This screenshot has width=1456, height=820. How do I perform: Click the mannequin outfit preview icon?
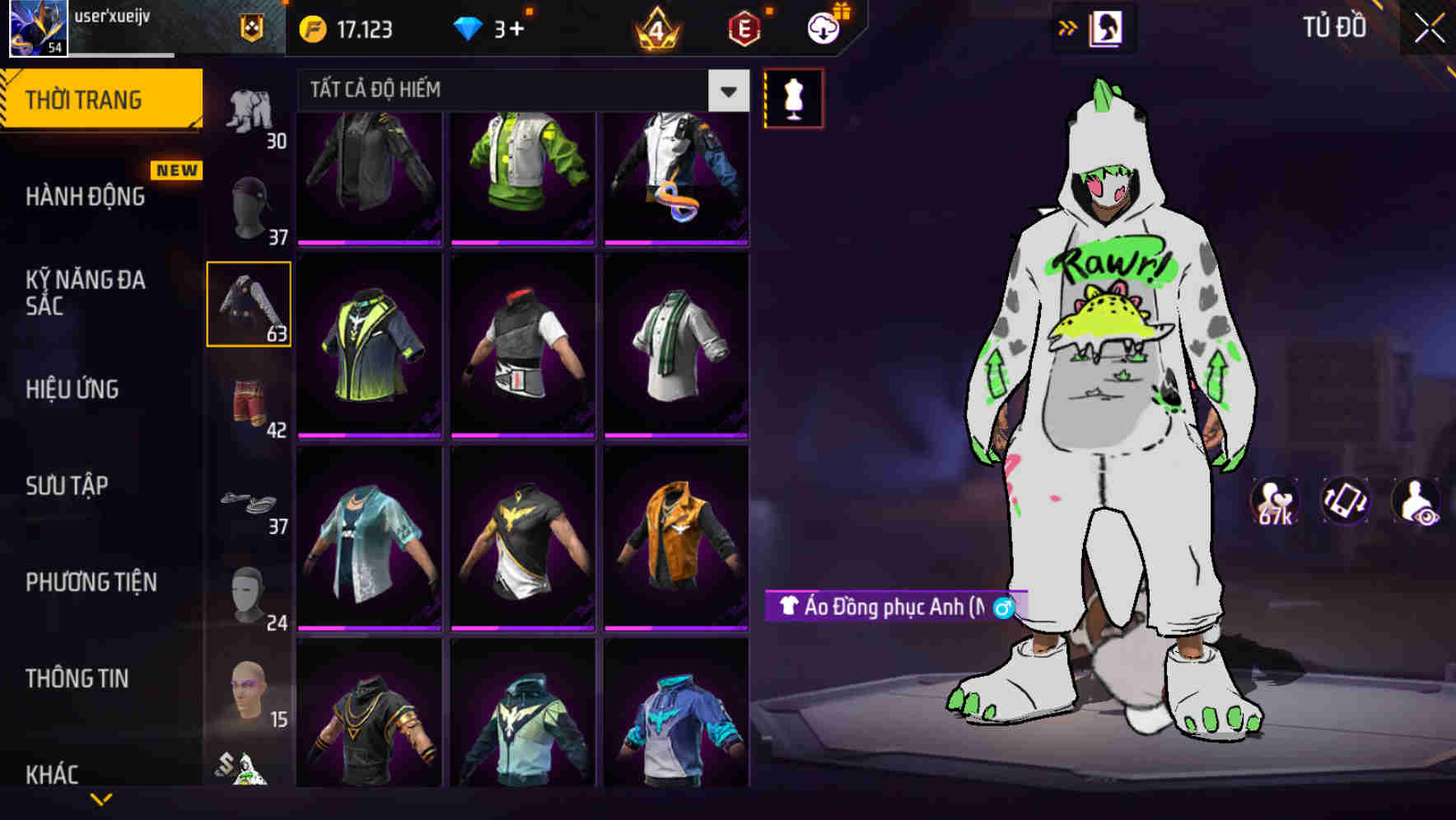click(x=793, y=97)
